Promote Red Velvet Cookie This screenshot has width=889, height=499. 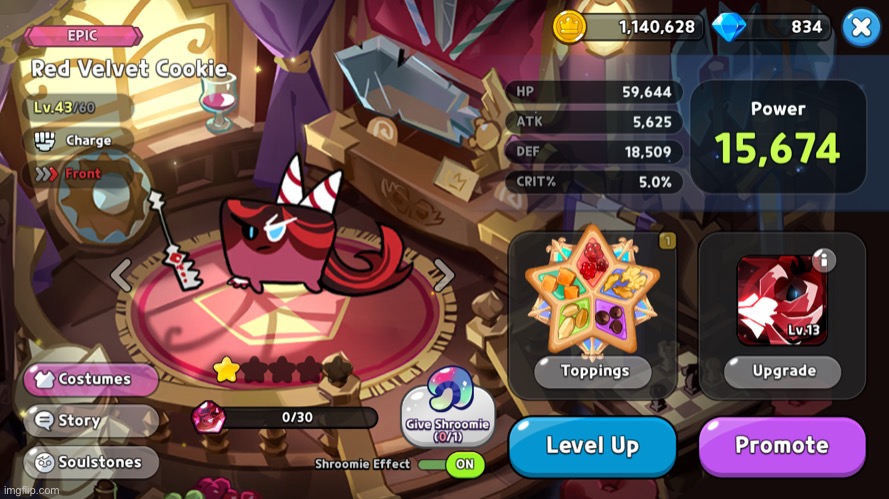[781, 446]
